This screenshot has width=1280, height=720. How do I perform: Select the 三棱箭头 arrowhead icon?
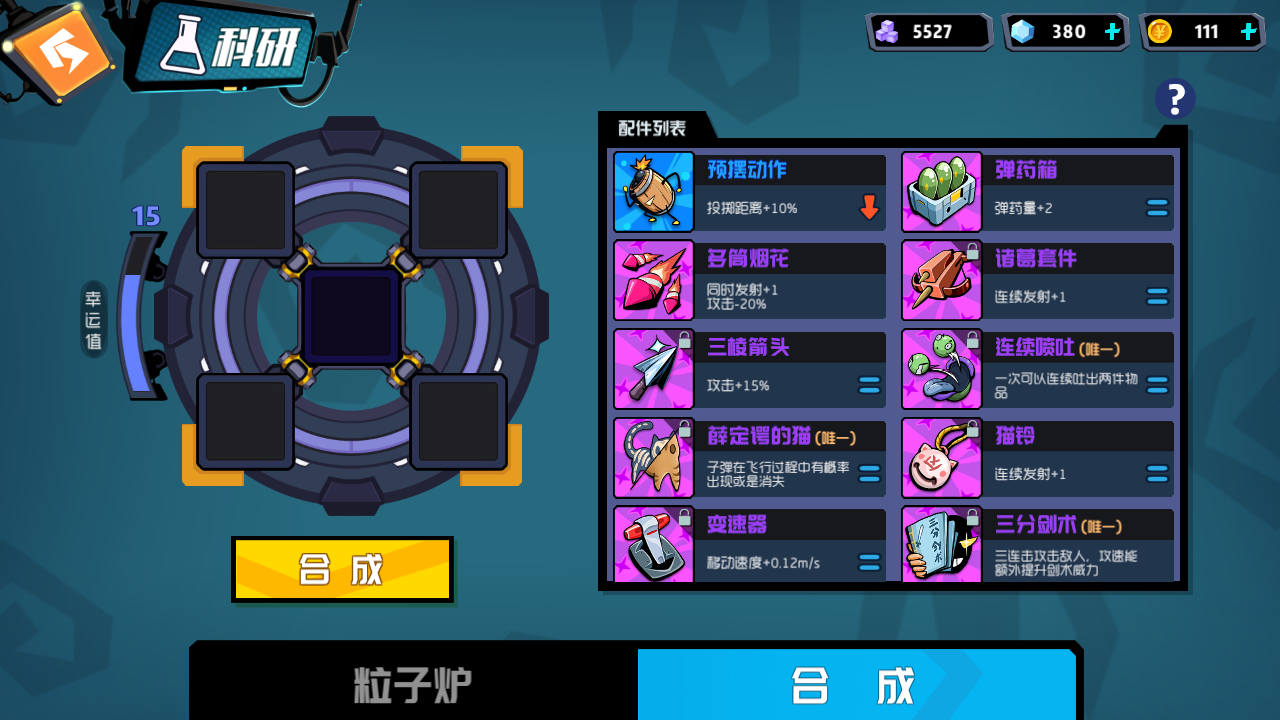point(653,369)
